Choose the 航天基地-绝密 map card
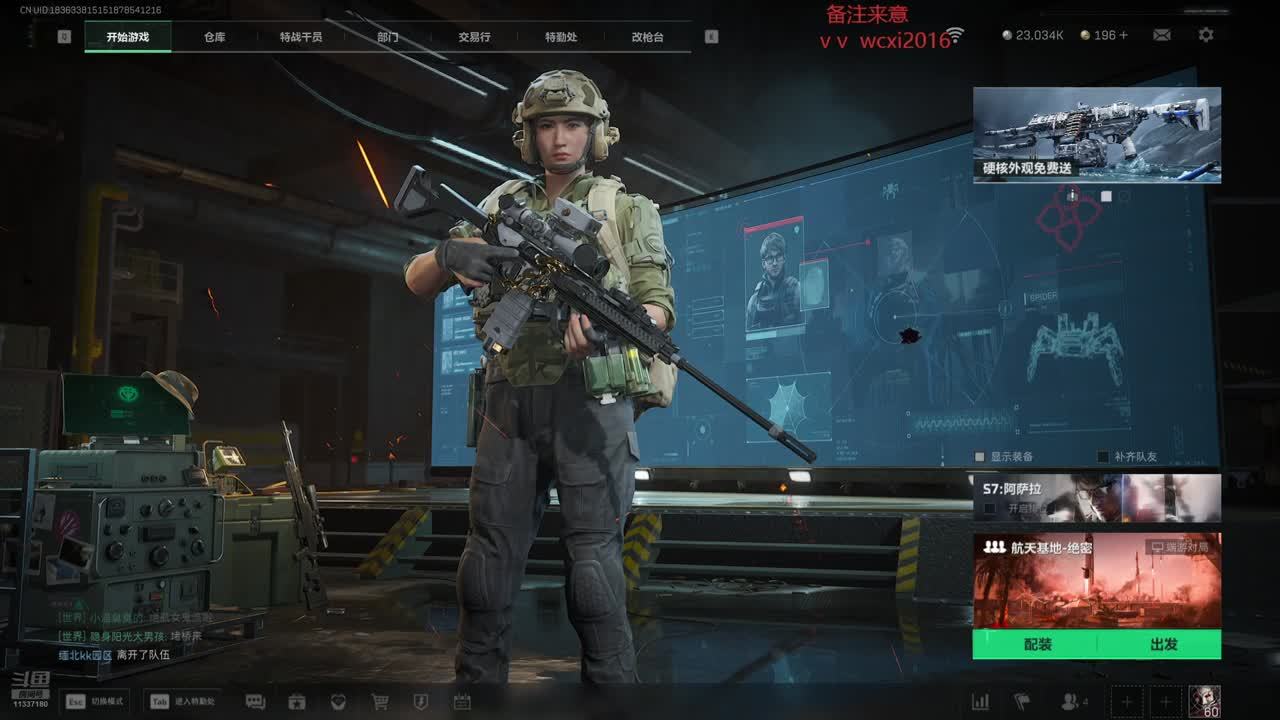The width and height of the screenshot is (1280, 720). pyautogui.click(x=1096, y=580)
